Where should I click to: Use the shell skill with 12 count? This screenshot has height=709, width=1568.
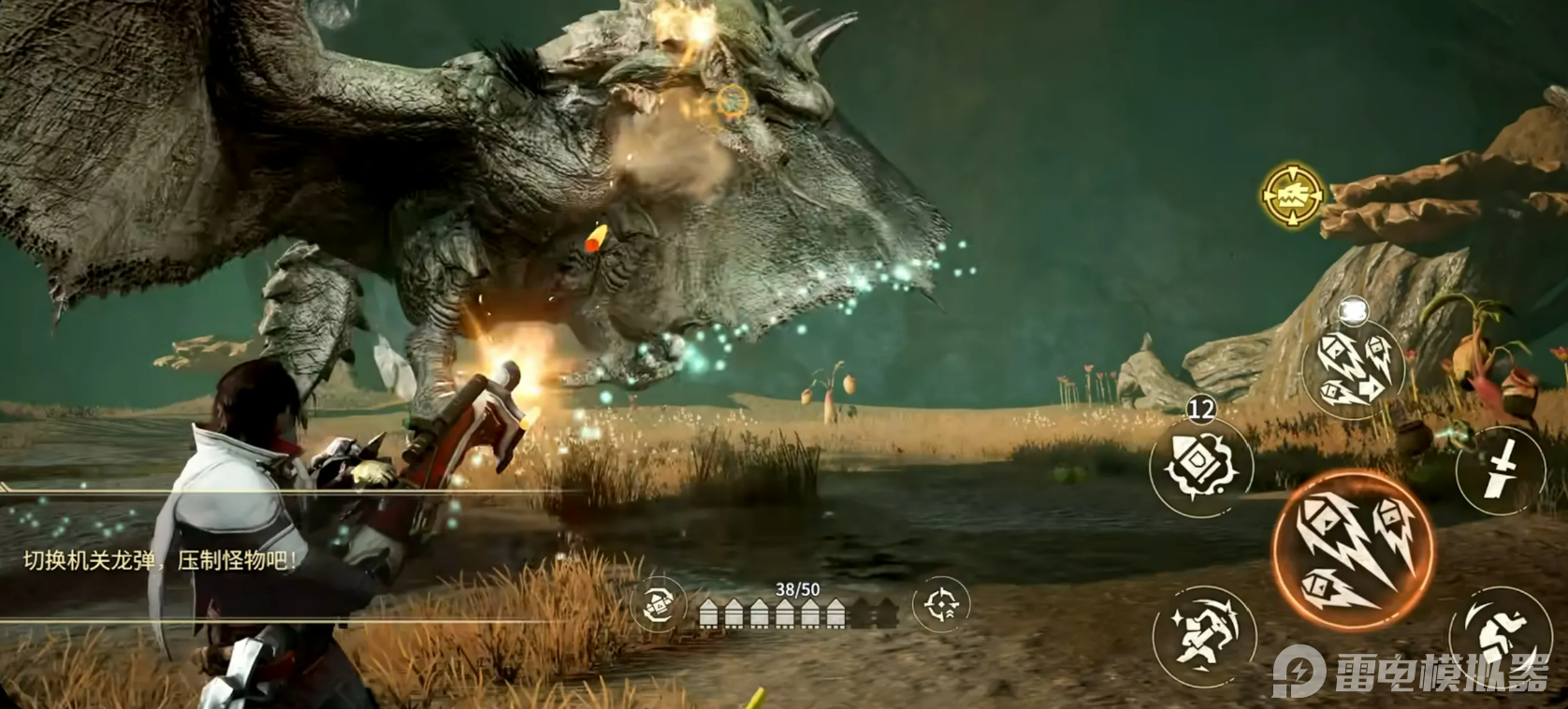tap(1200, 464)
